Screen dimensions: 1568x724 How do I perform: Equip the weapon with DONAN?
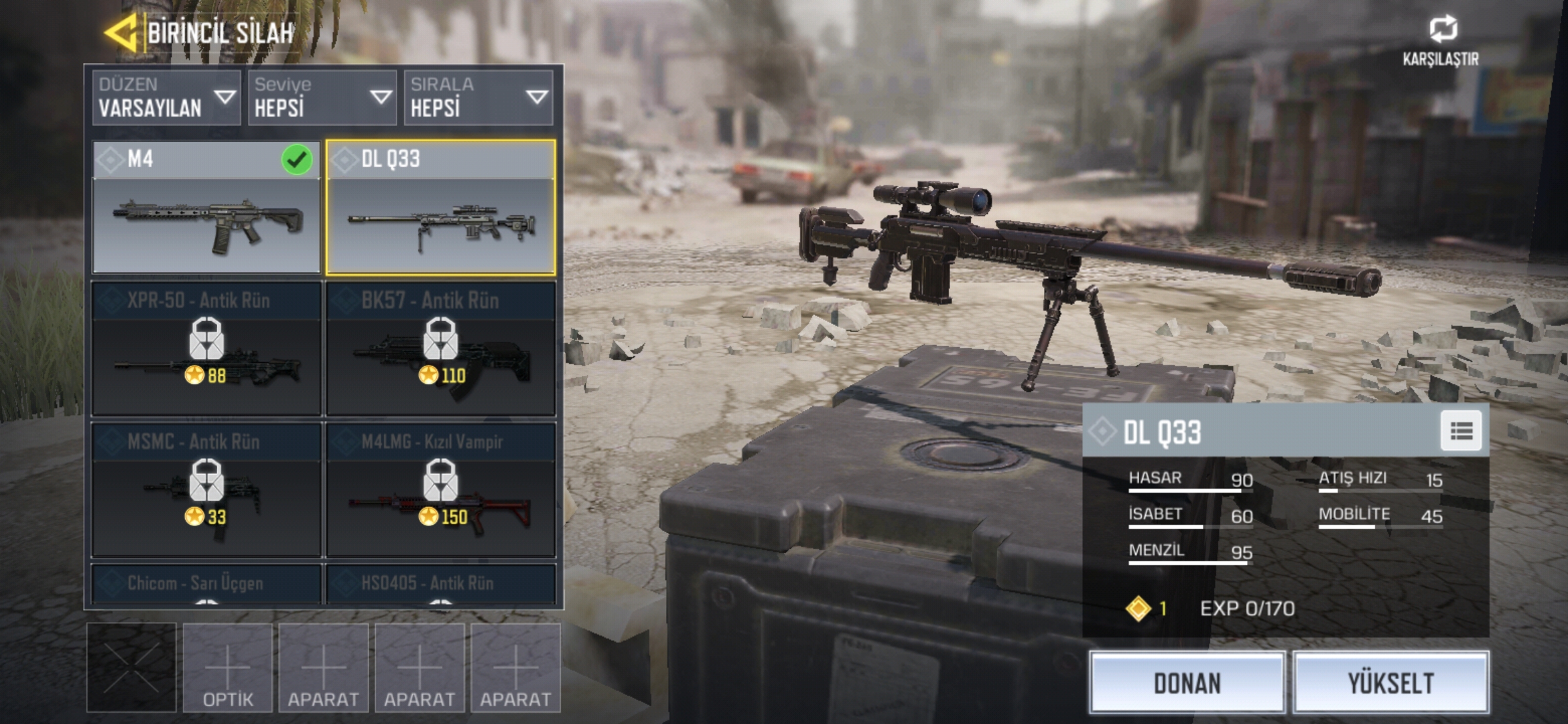[x=1187, y=682]
